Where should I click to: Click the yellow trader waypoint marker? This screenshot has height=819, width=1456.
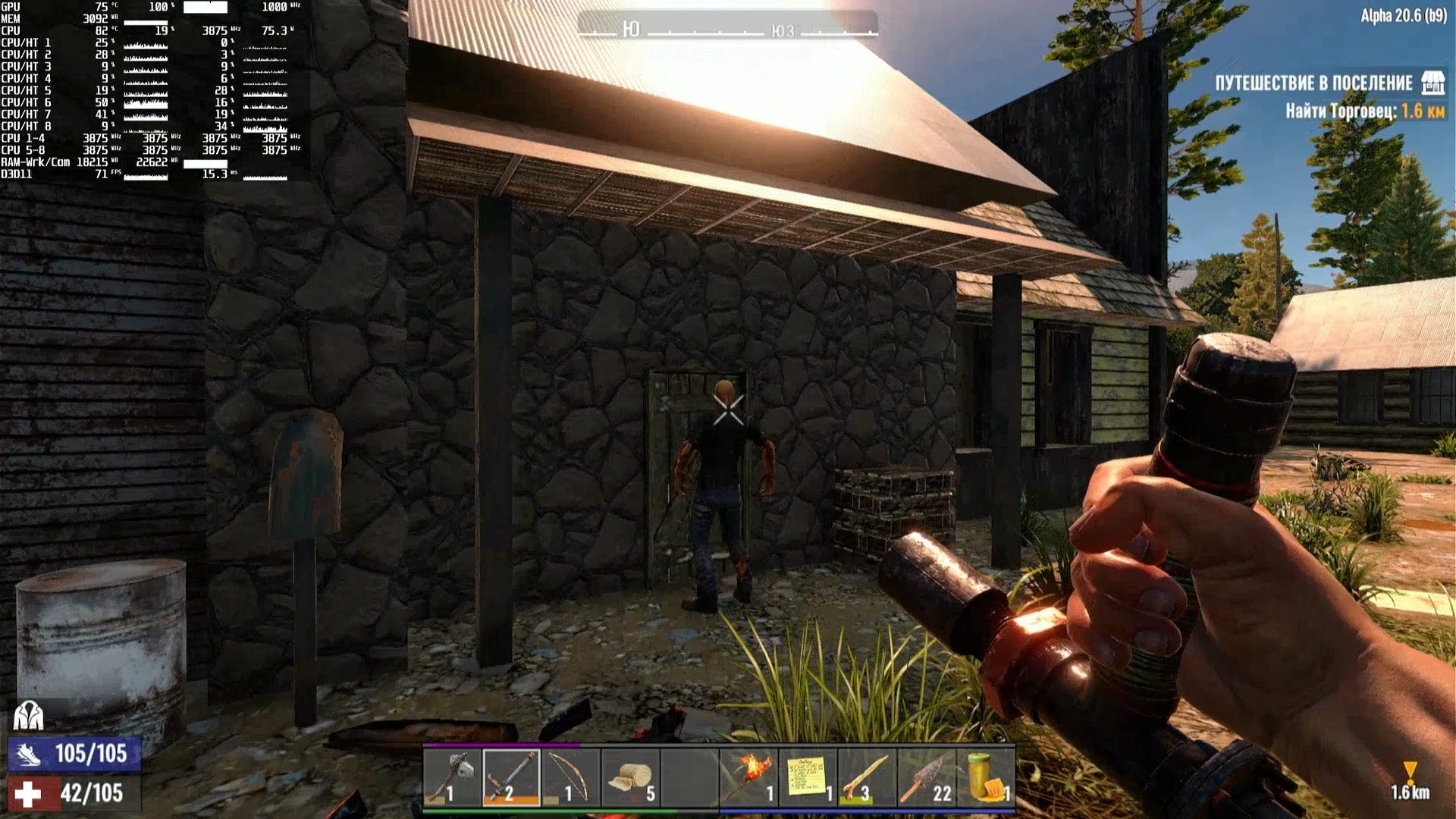1410,770
